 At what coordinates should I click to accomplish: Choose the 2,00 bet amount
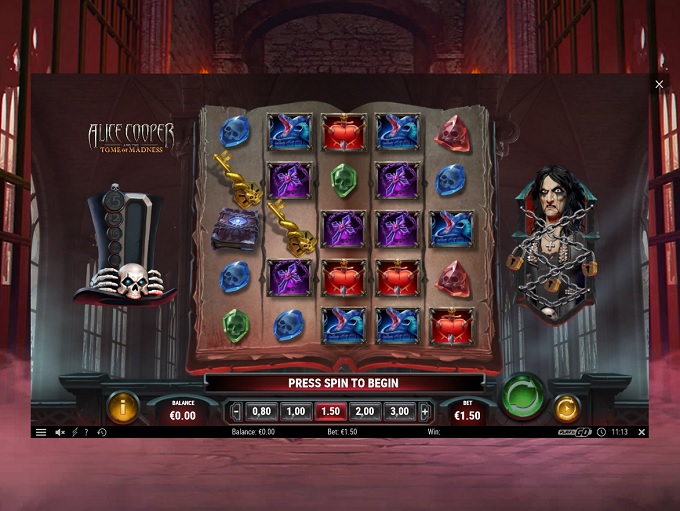coord(364,411)
